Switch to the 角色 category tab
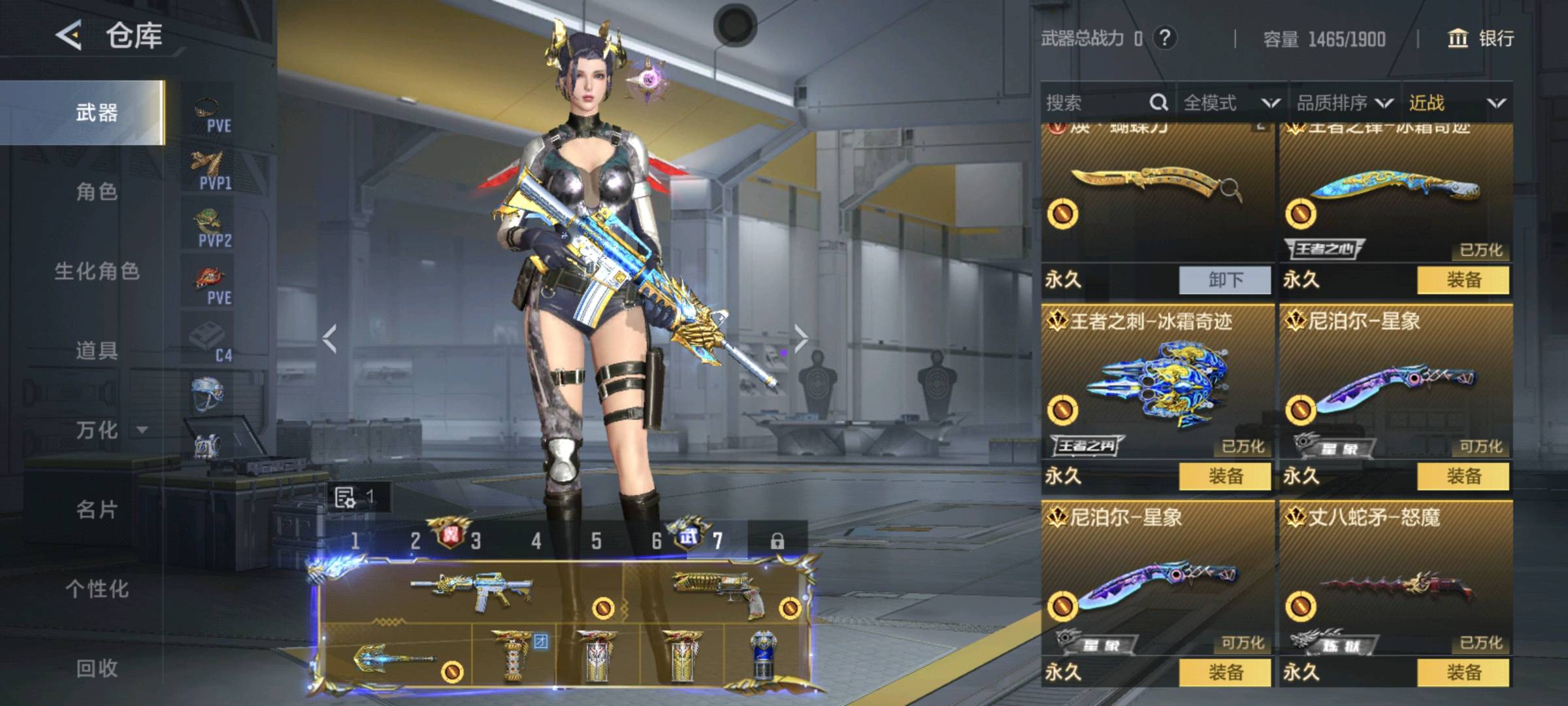 pos(97,192)
